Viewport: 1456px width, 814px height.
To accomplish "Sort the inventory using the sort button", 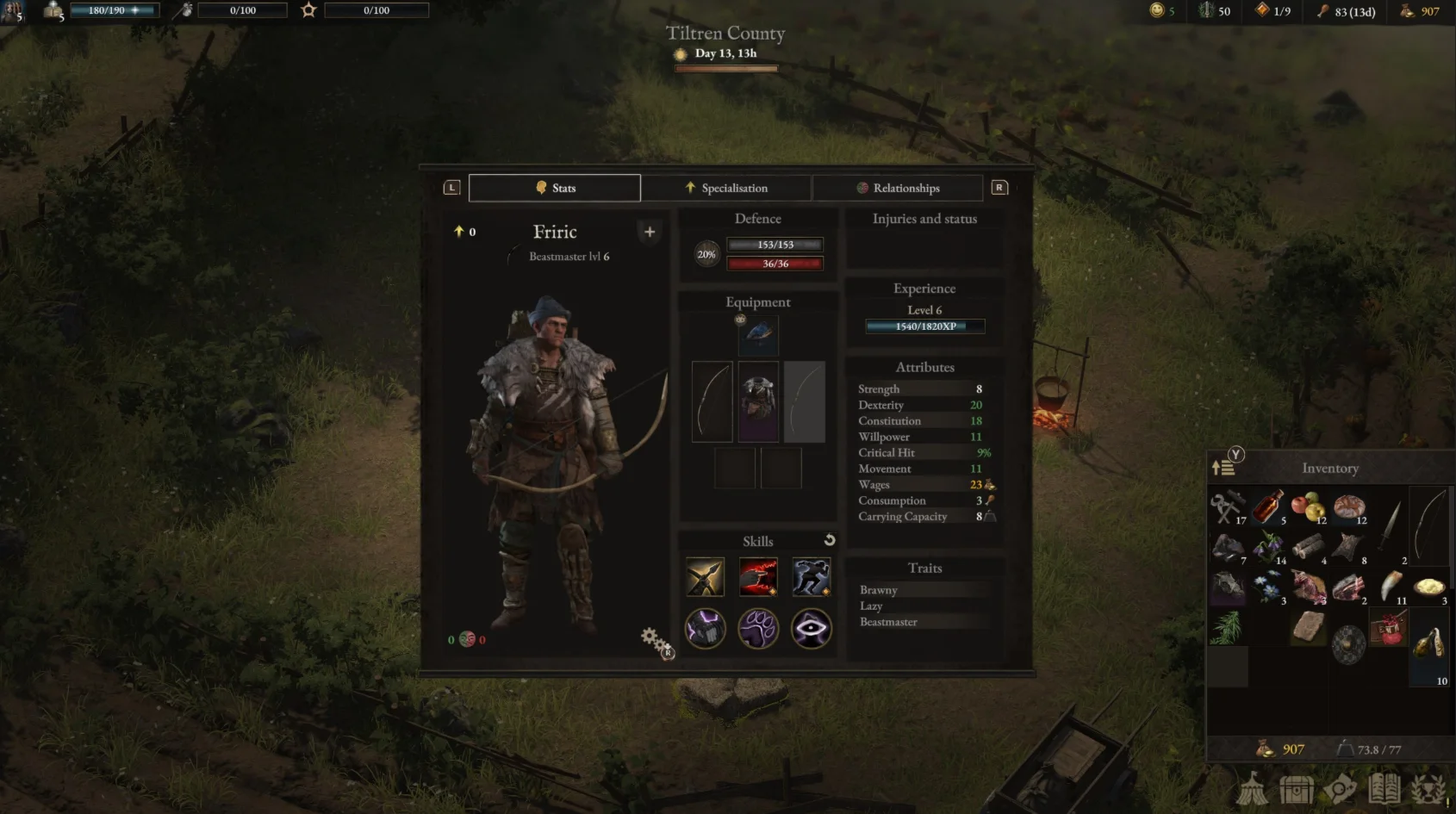I will (1223, 468).
